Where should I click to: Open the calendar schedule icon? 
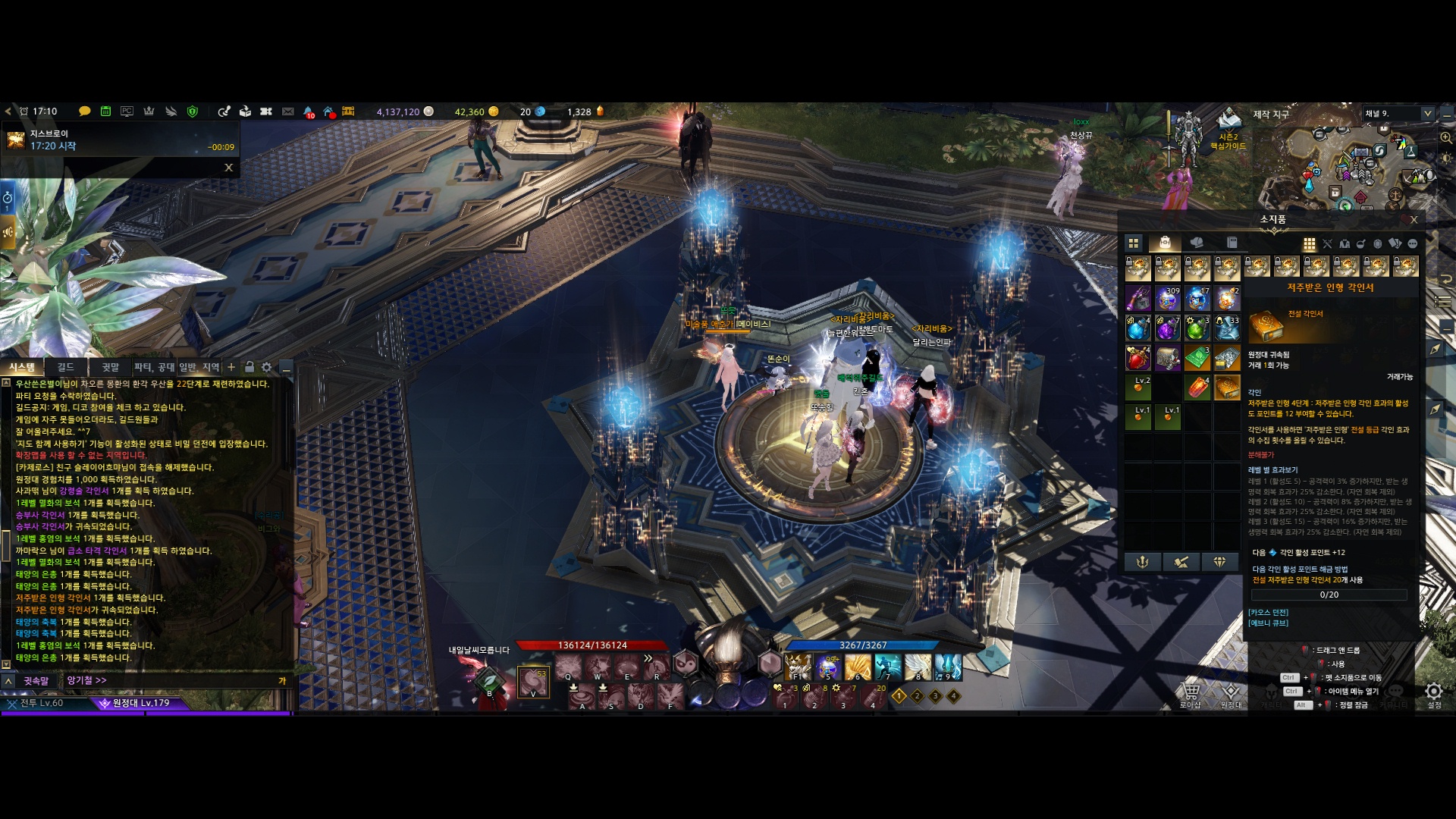point(105,111)
